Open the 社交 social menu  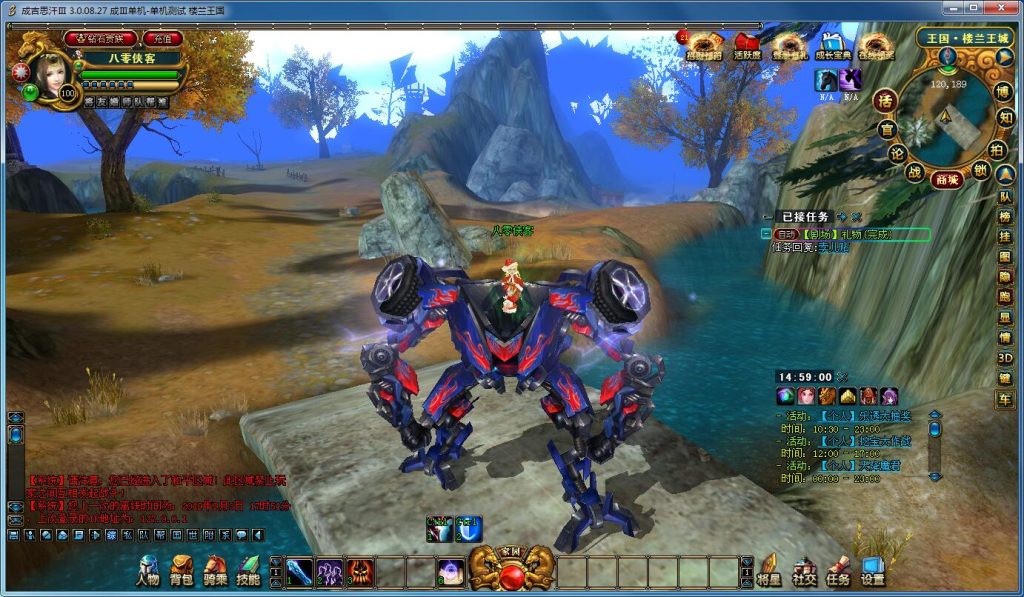[x=804, y=570]
